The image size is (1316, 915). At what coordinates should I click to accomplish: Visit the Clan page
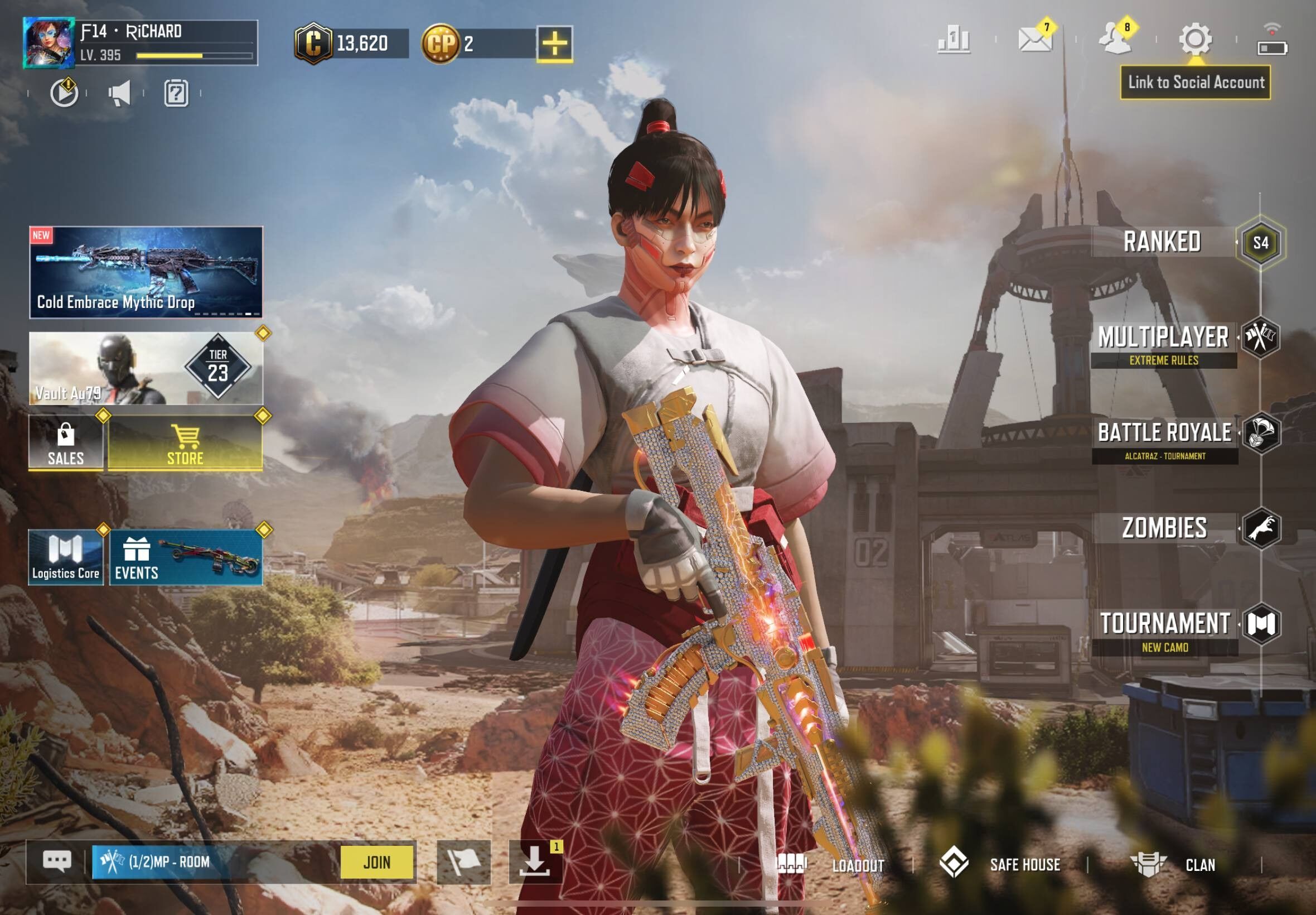click(1173, 865)
